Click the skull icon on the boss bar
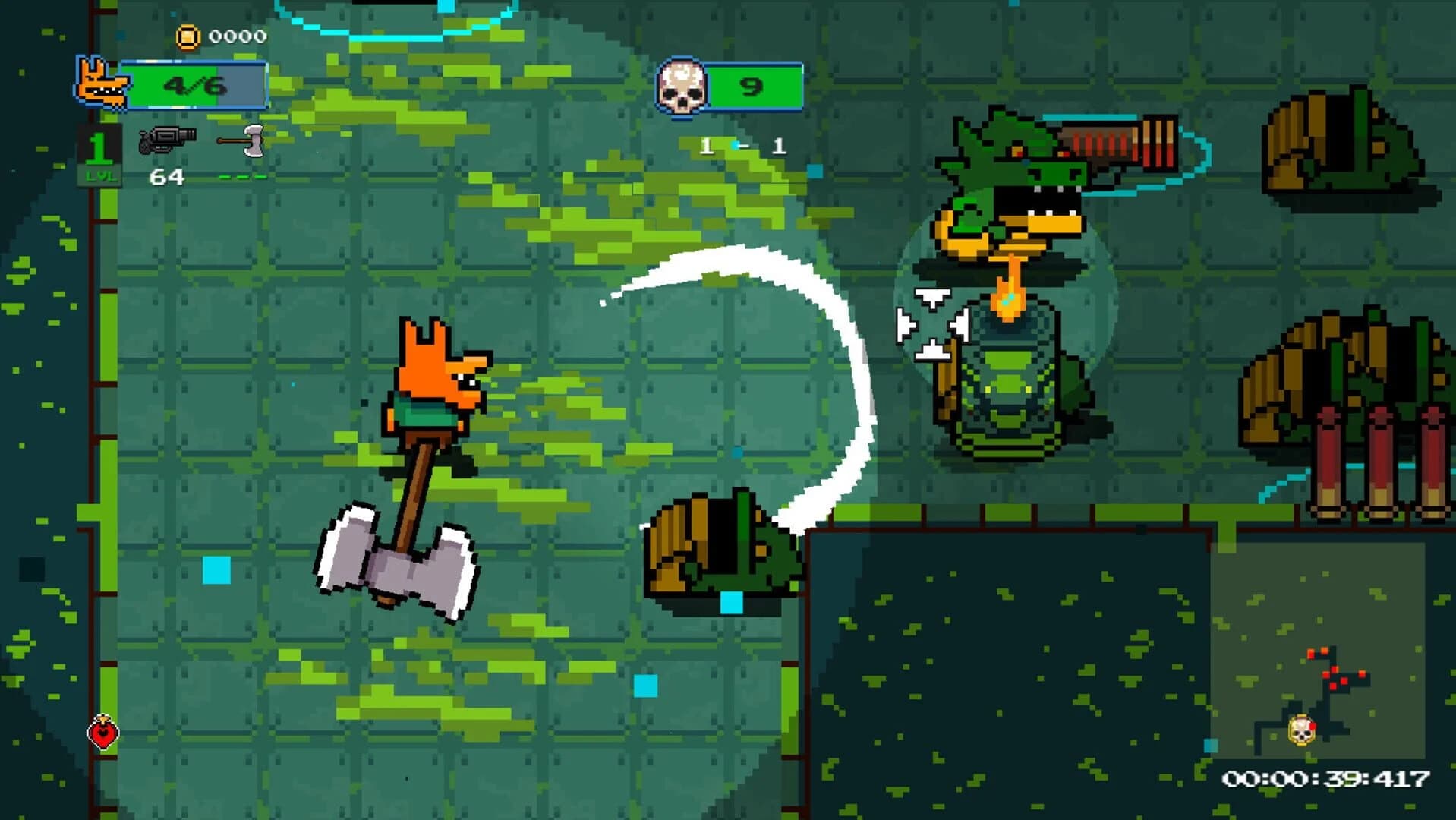Viewport: 1456px width, 820px height. click(682, 85)
